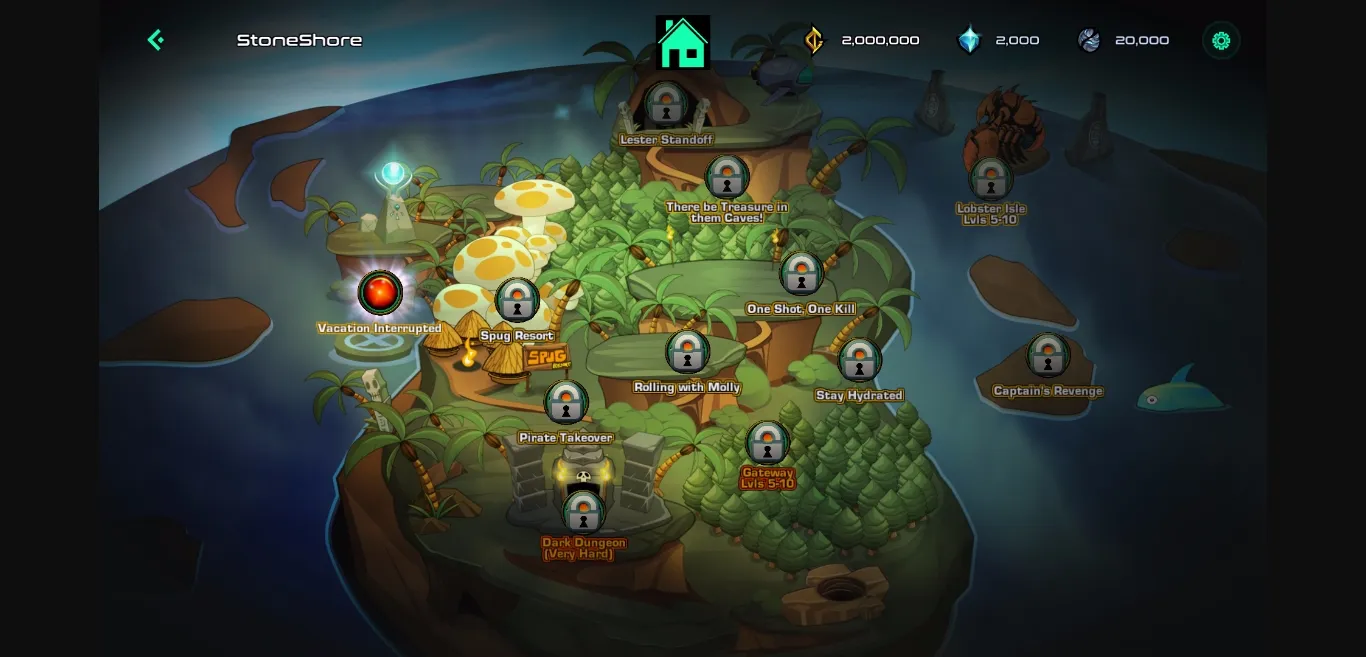Select the Rolling with Molly level
Image resolution: width=1366 pixels, height=657 pixels.
[687, 352]
